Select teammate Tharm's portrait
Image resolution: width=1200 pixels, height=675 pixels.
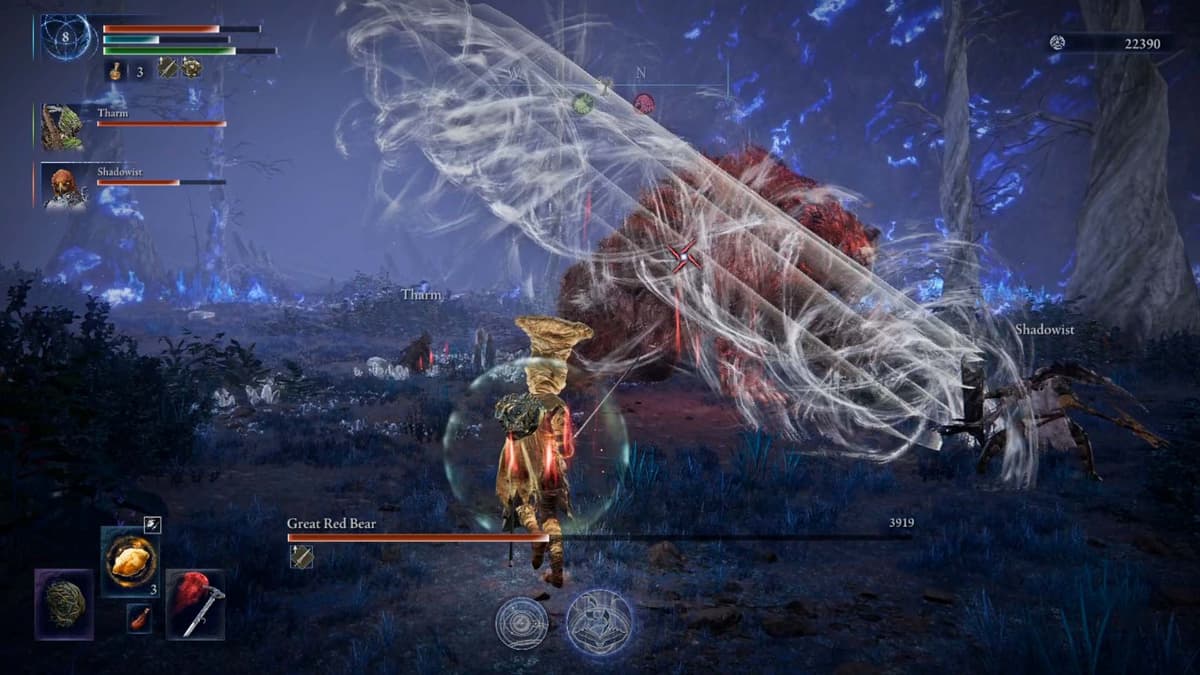pos(63,126)
